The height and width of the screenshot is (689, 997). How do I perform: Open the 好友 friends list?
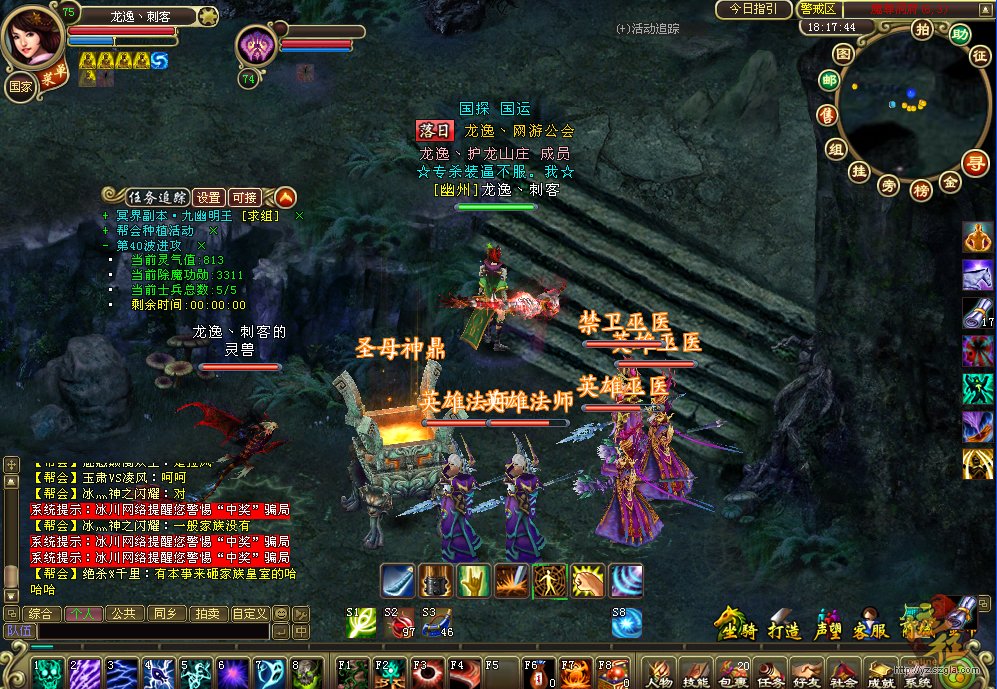(806, 673)
